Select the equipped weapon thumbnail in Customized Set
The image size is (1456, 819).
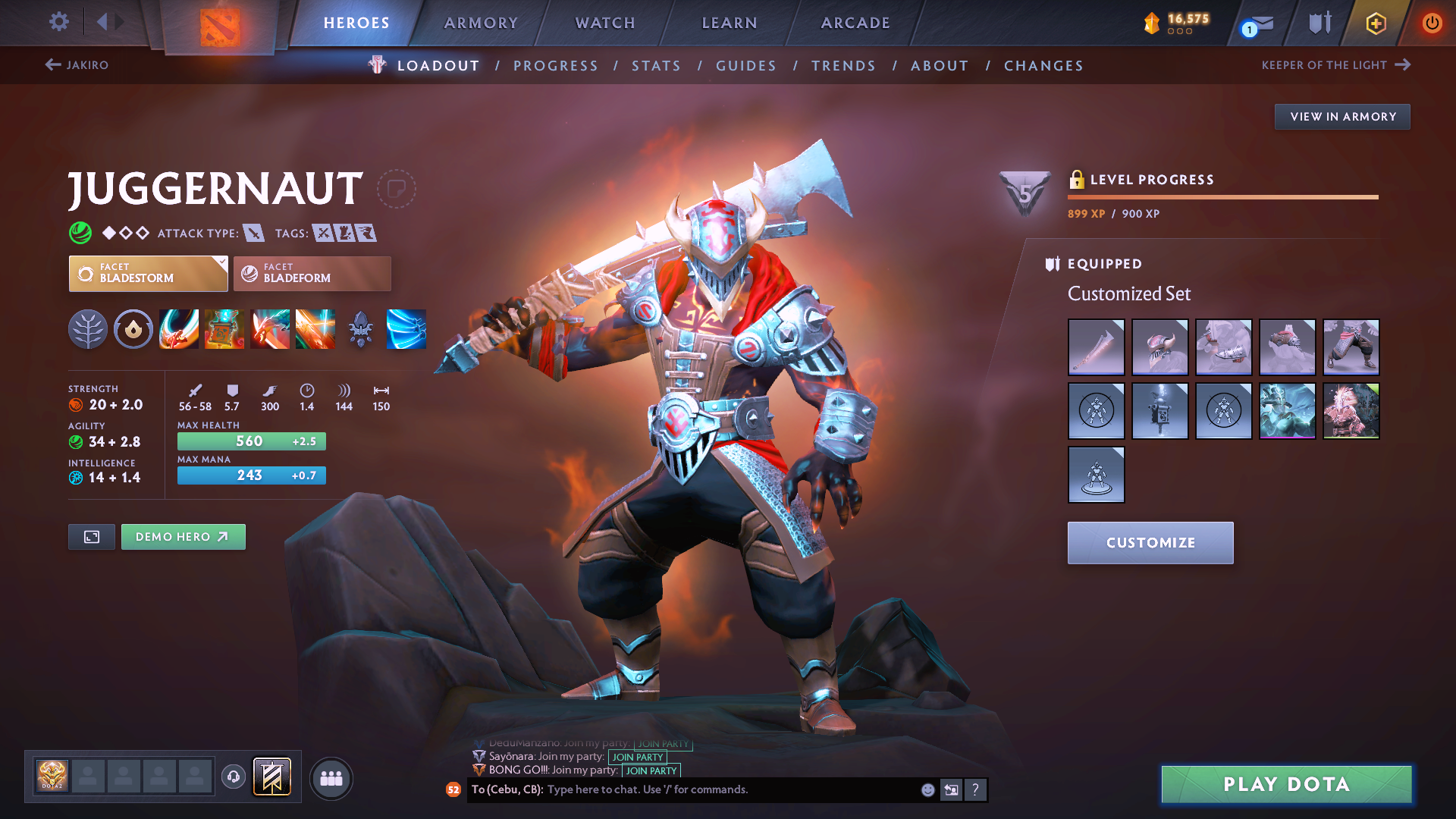point(1096,347)
